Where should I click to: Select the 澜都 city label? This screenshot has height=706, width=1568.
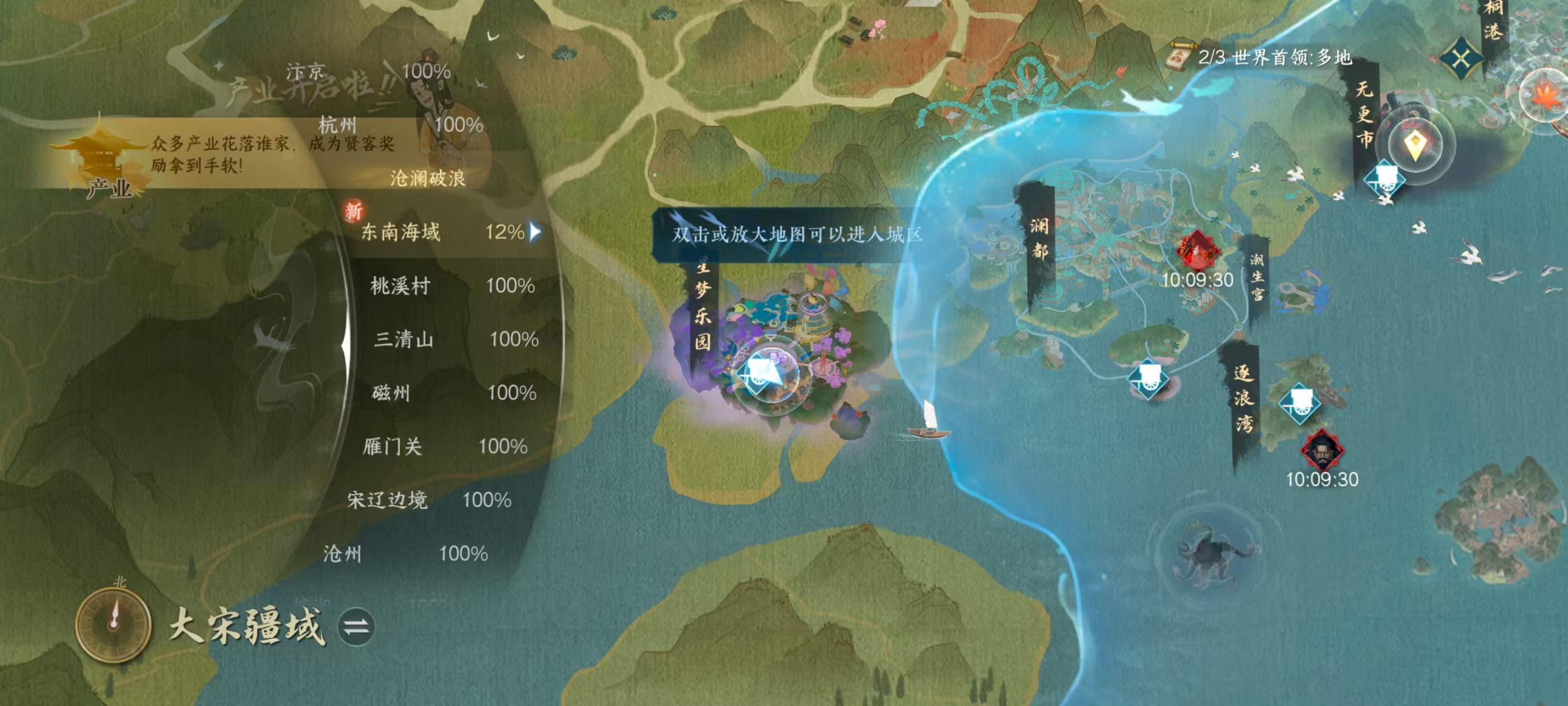pos(1038,238)
